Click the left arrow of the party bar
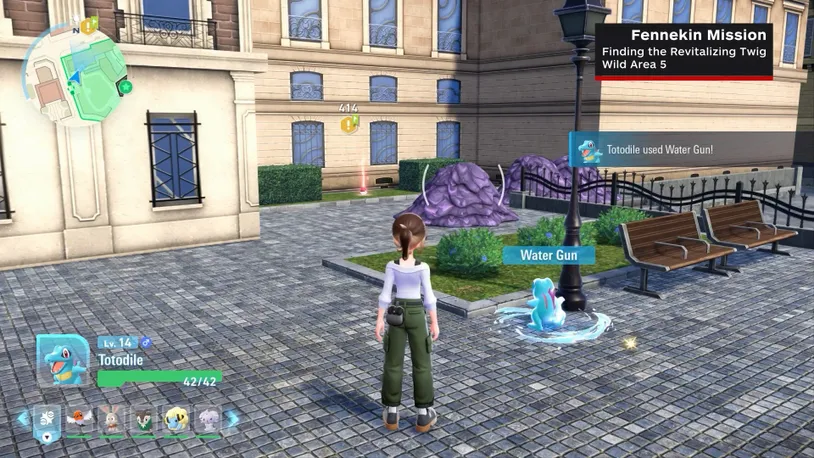This screenshot has width=814, height=458. point(22,419)
